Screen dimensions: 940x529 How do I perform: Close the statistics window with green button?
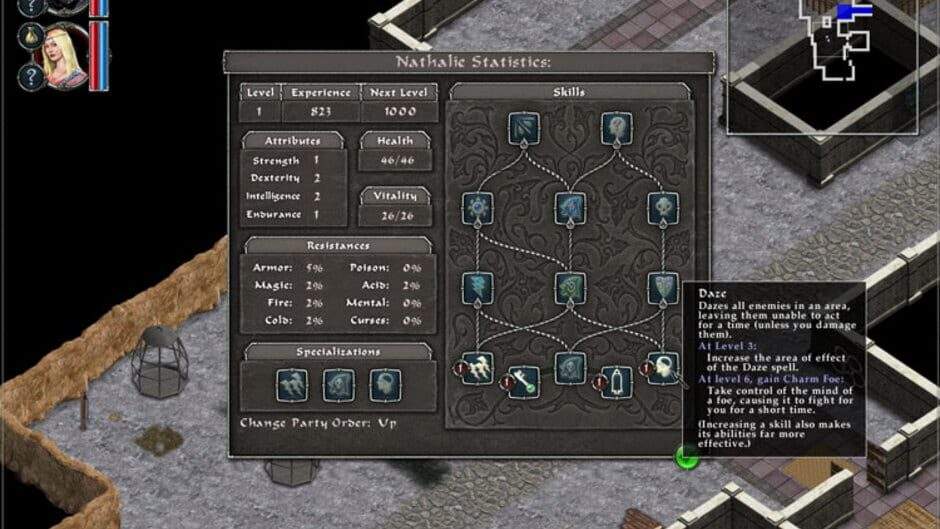point(687,457)
